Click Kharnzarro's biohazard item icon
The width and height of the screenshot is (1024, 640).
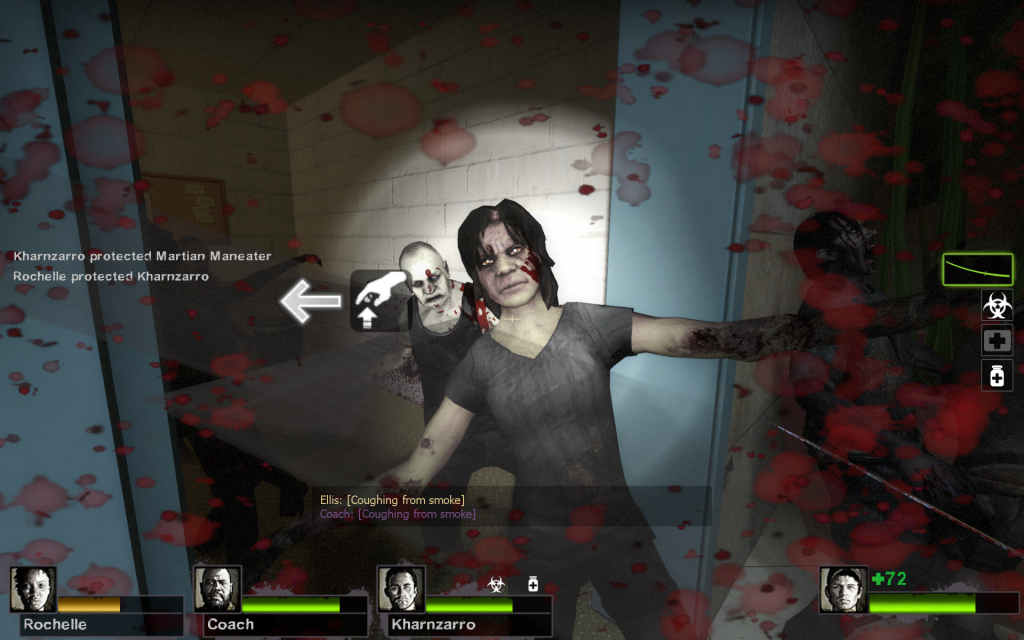pos(496,583)
